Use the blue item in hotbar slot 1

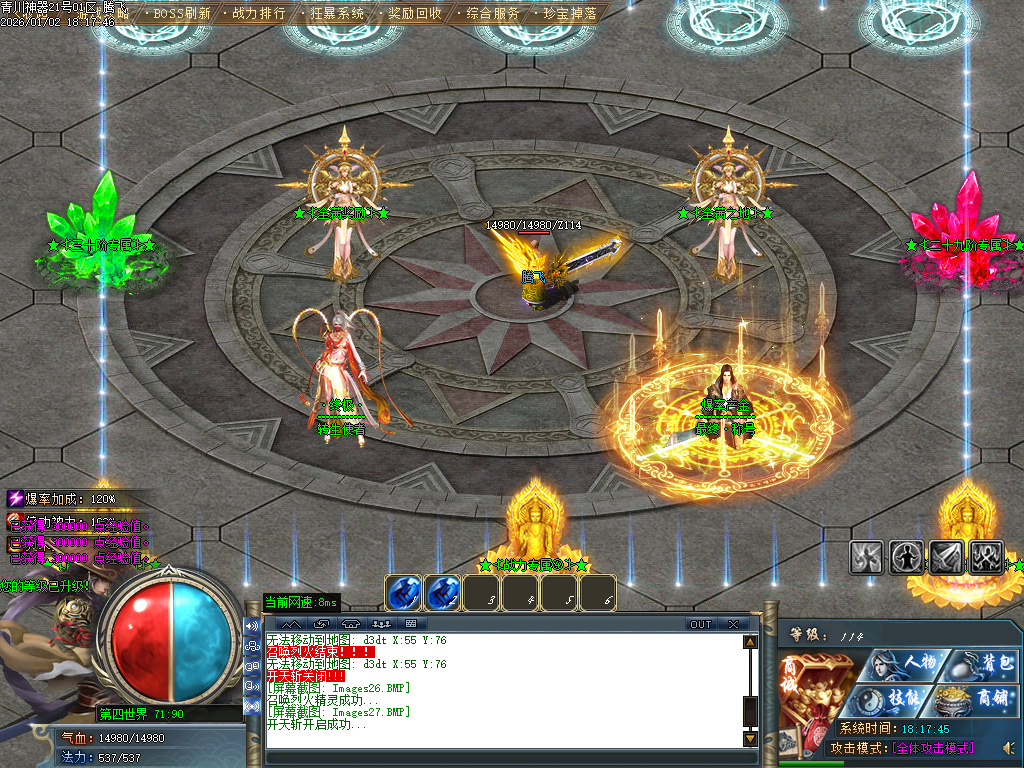pos(403,593)
